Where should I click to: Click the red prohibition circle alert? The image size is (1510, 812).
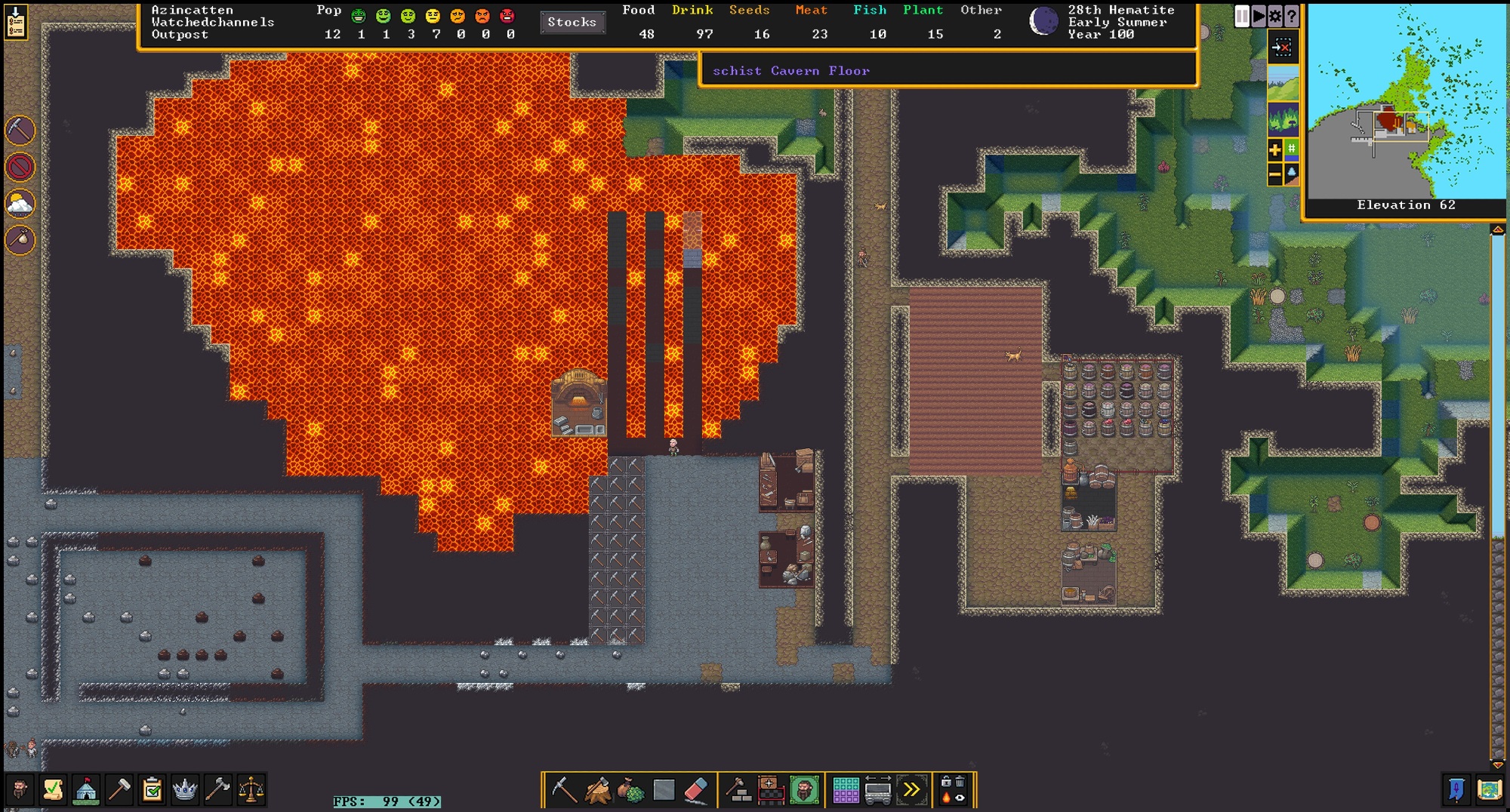tap(20, 167)
